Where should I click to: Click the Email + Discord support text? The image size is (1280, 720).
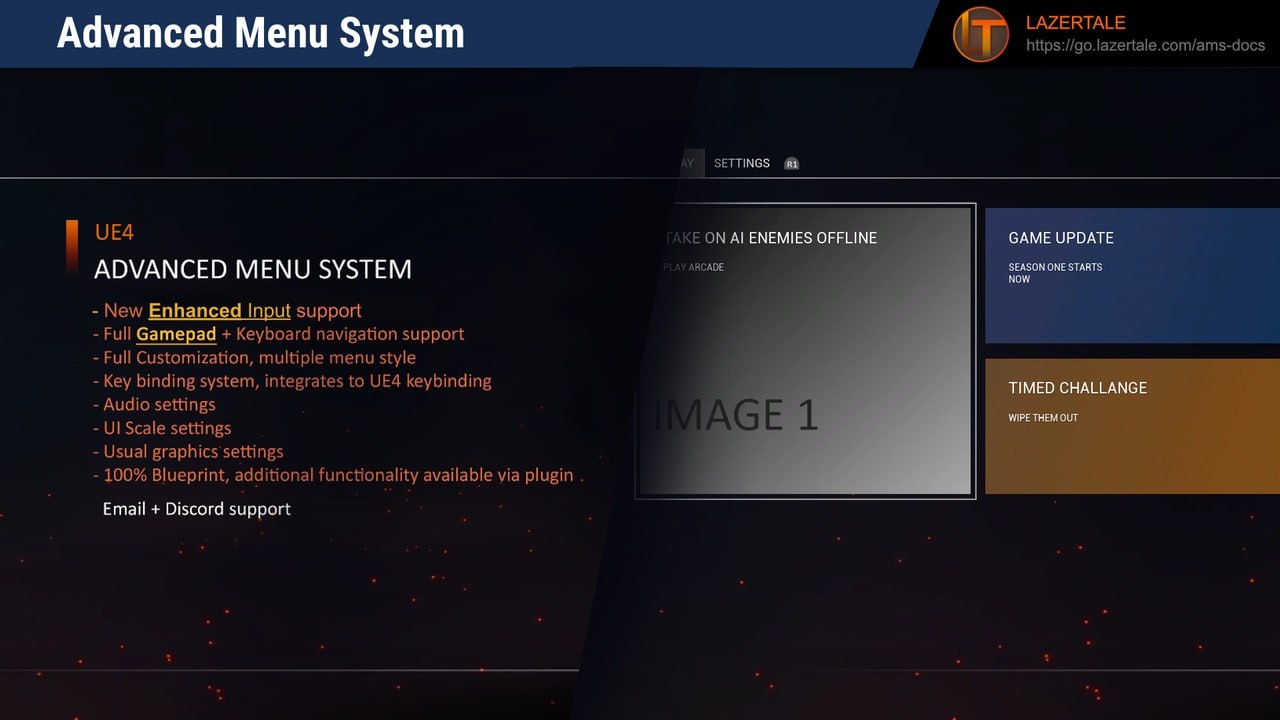coord(196,508)
